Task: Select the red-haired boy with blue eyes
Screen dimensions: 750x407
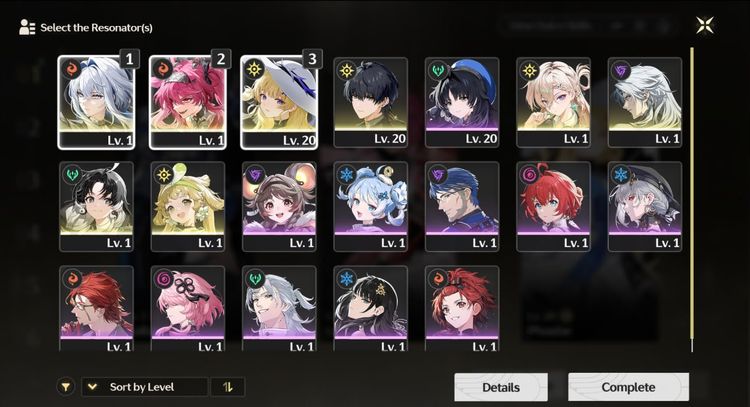Action: [x=553, y=206]
